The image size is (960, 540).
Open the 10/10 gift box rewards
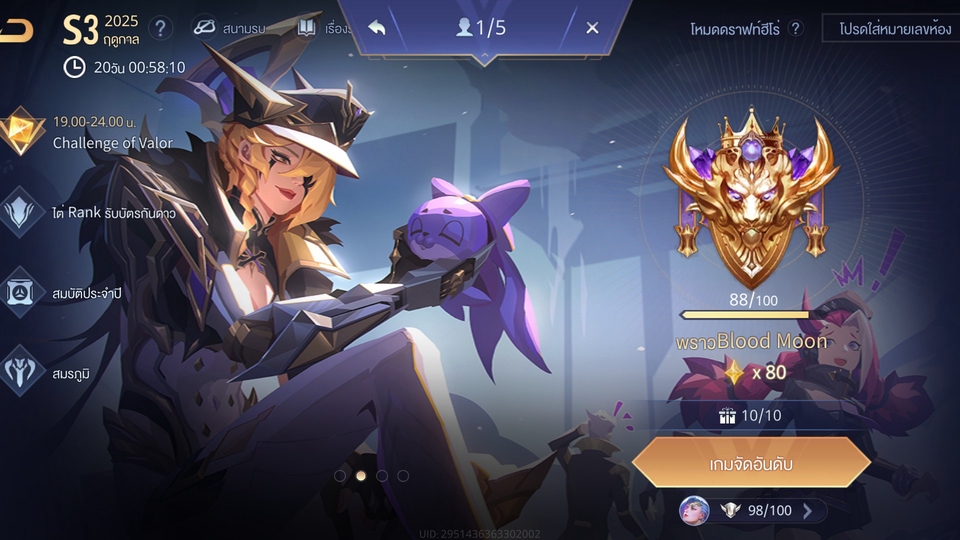click(751, 415)
